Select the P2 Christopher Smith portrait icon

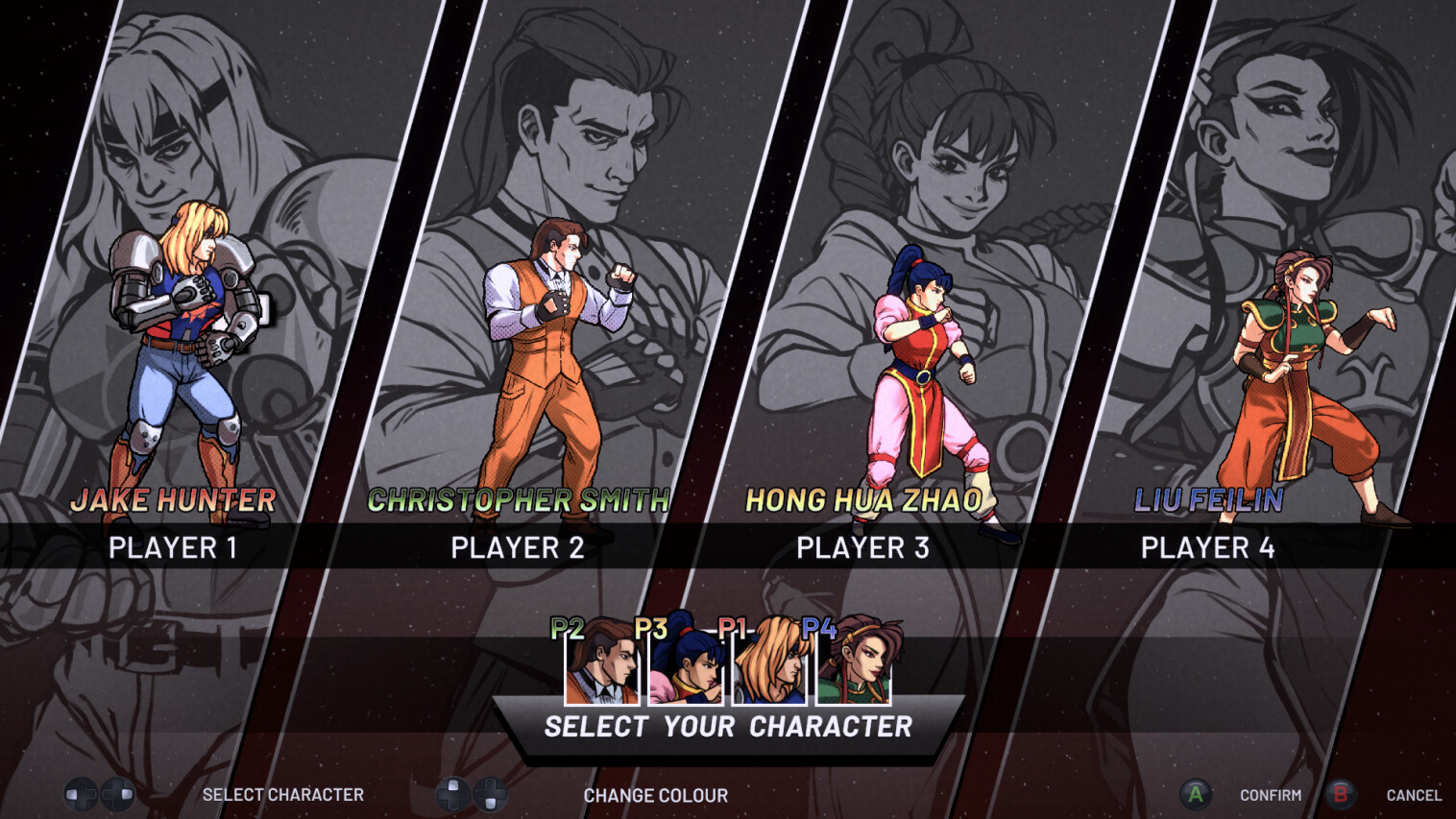[601, 667]
